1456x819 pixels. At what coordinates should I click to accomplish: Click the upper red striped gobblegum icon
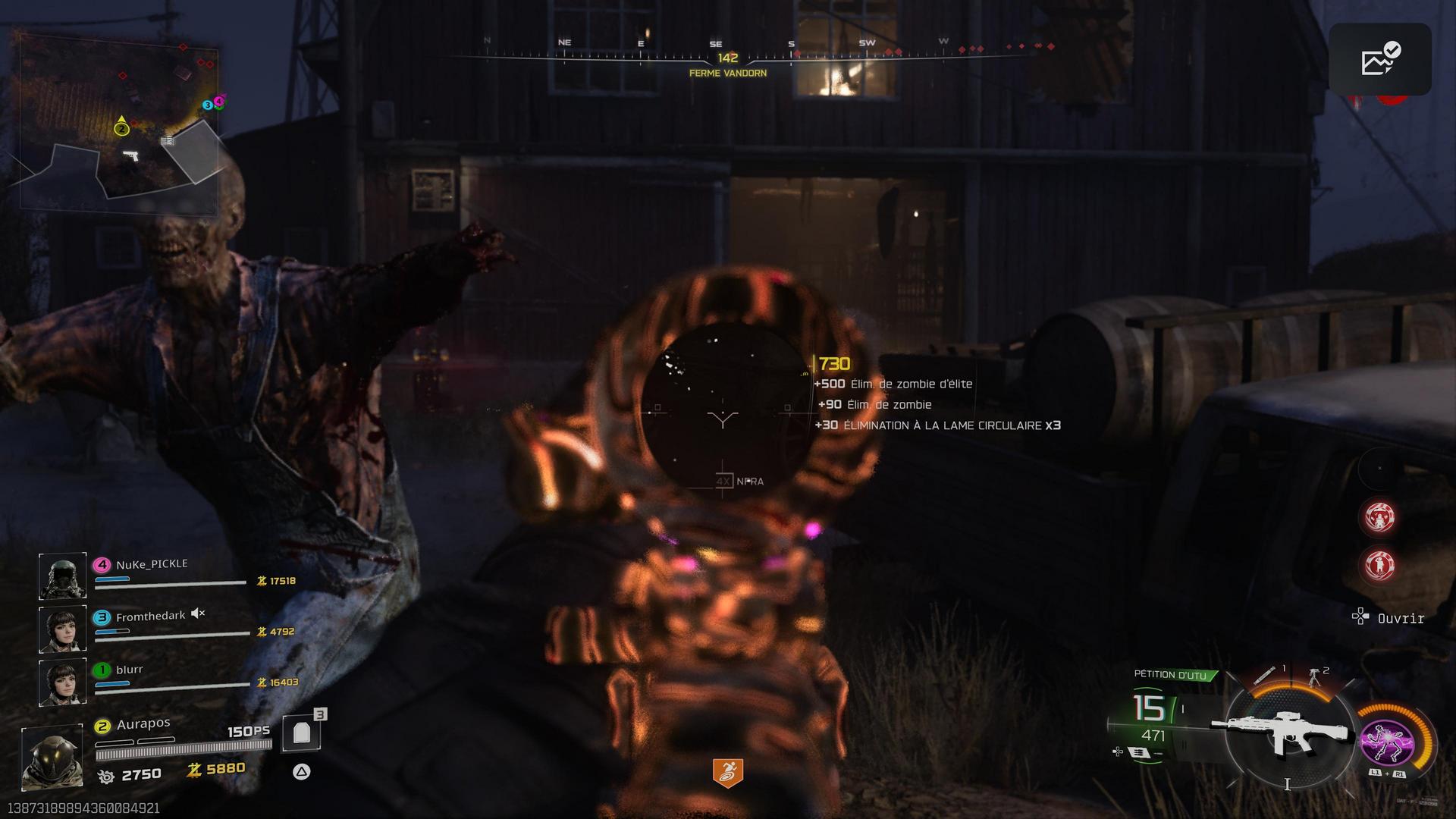point(1379,517)
